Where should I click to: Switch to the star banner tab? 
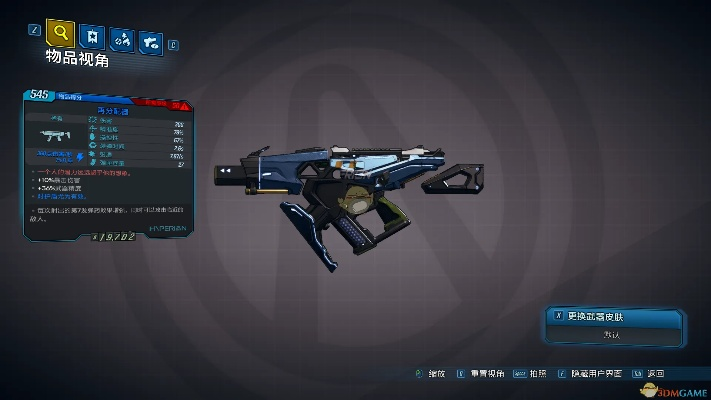(x=94, y=38)
